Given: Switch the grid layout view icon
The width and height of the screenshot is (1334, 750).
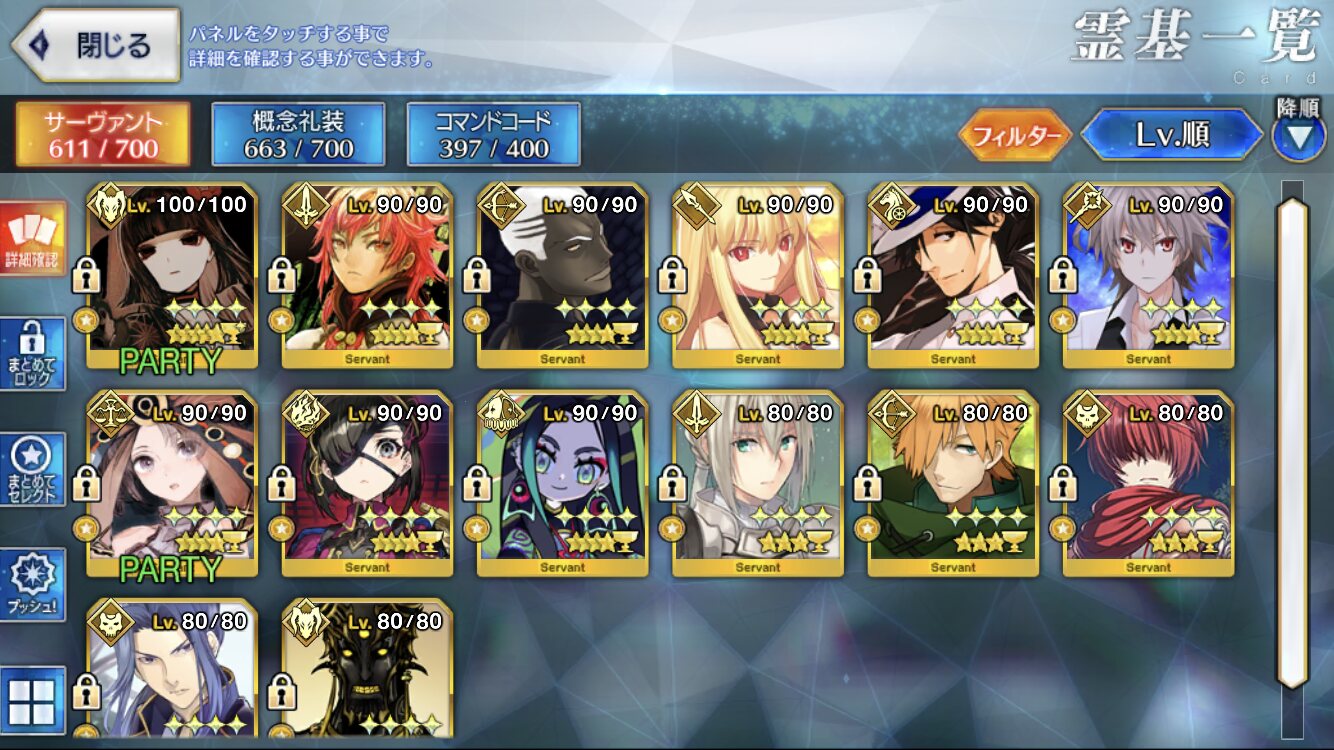Looking at the screenshot, I should pyautogui.click(x=34, y=699).
